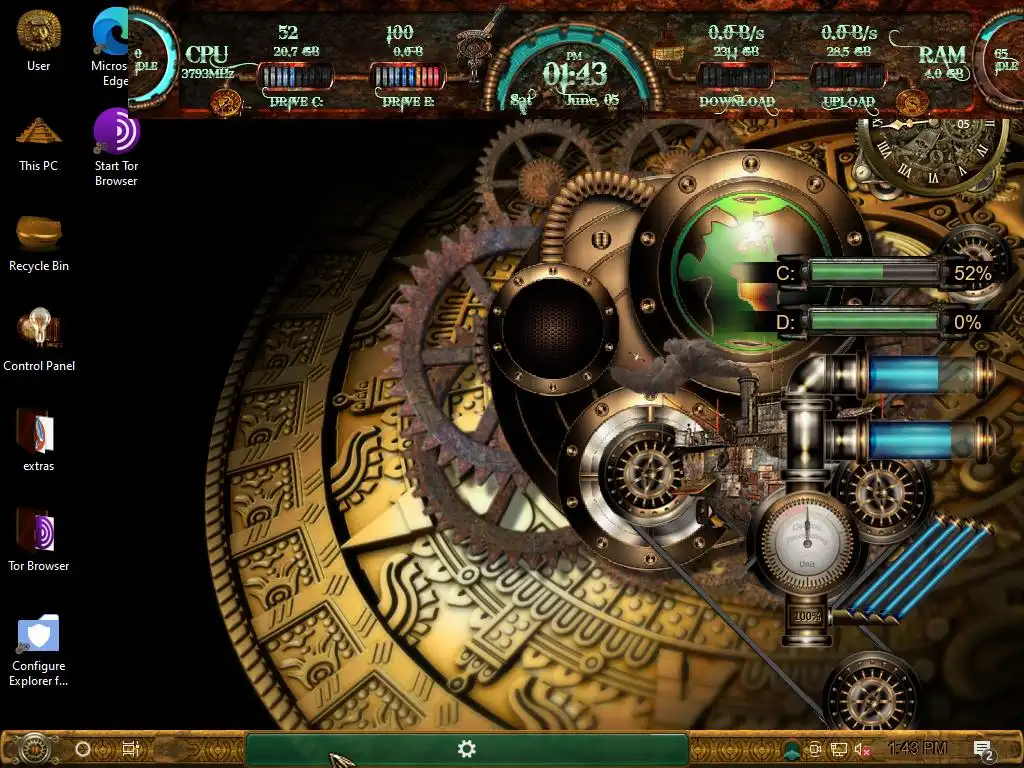
Task: Open the Tor Browser folder
Action: [x=38, y=532]
